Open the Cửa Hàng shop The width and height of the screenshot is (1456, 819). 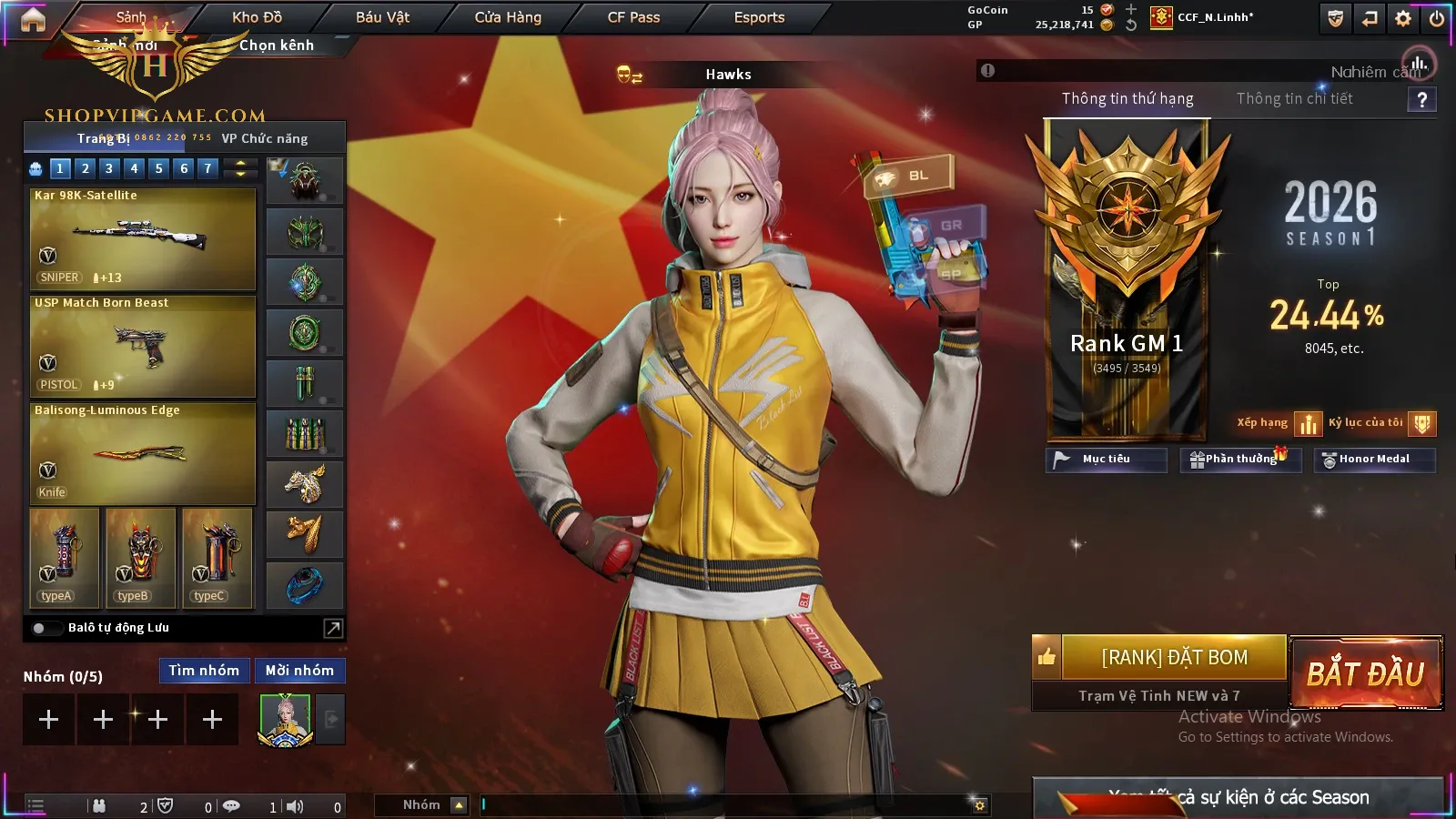coord(508,17)
